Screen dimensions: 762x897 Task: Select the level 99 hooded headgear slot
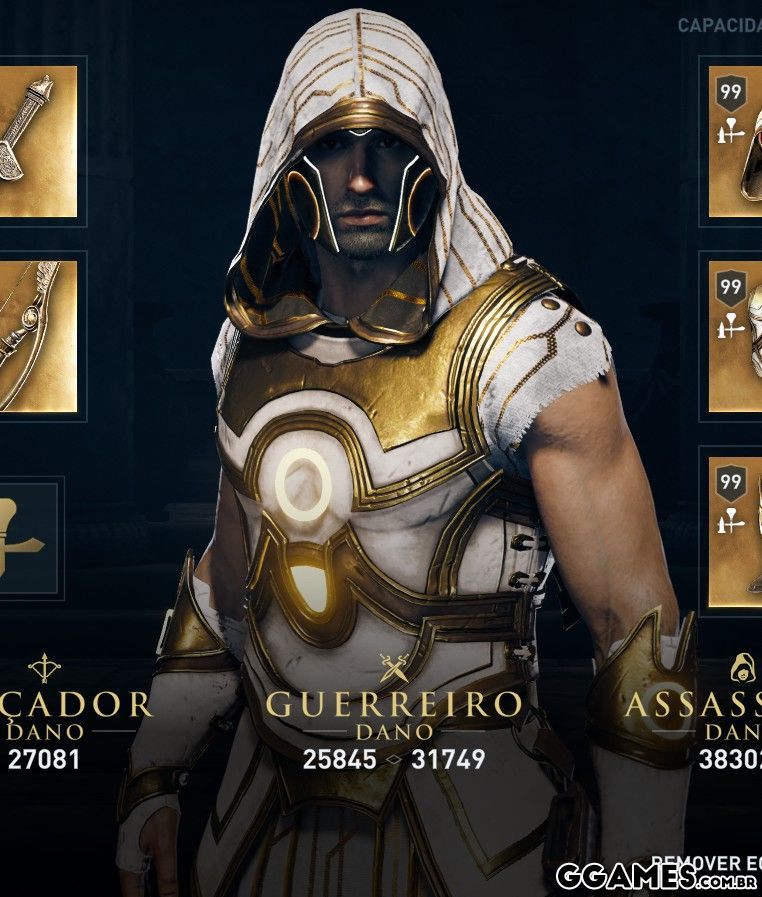pos(736,141)
